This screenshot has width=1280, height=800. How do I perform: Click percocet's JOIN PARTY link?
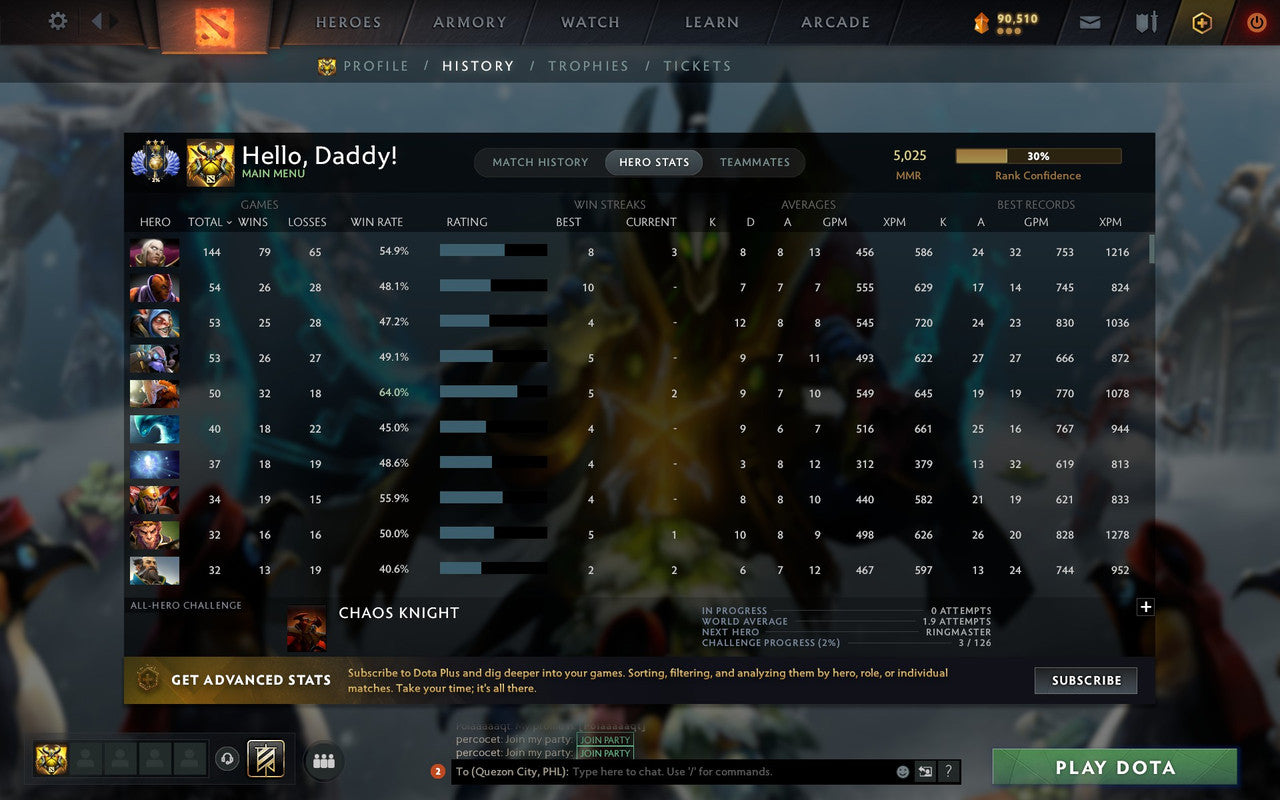(x=604, y=741)
